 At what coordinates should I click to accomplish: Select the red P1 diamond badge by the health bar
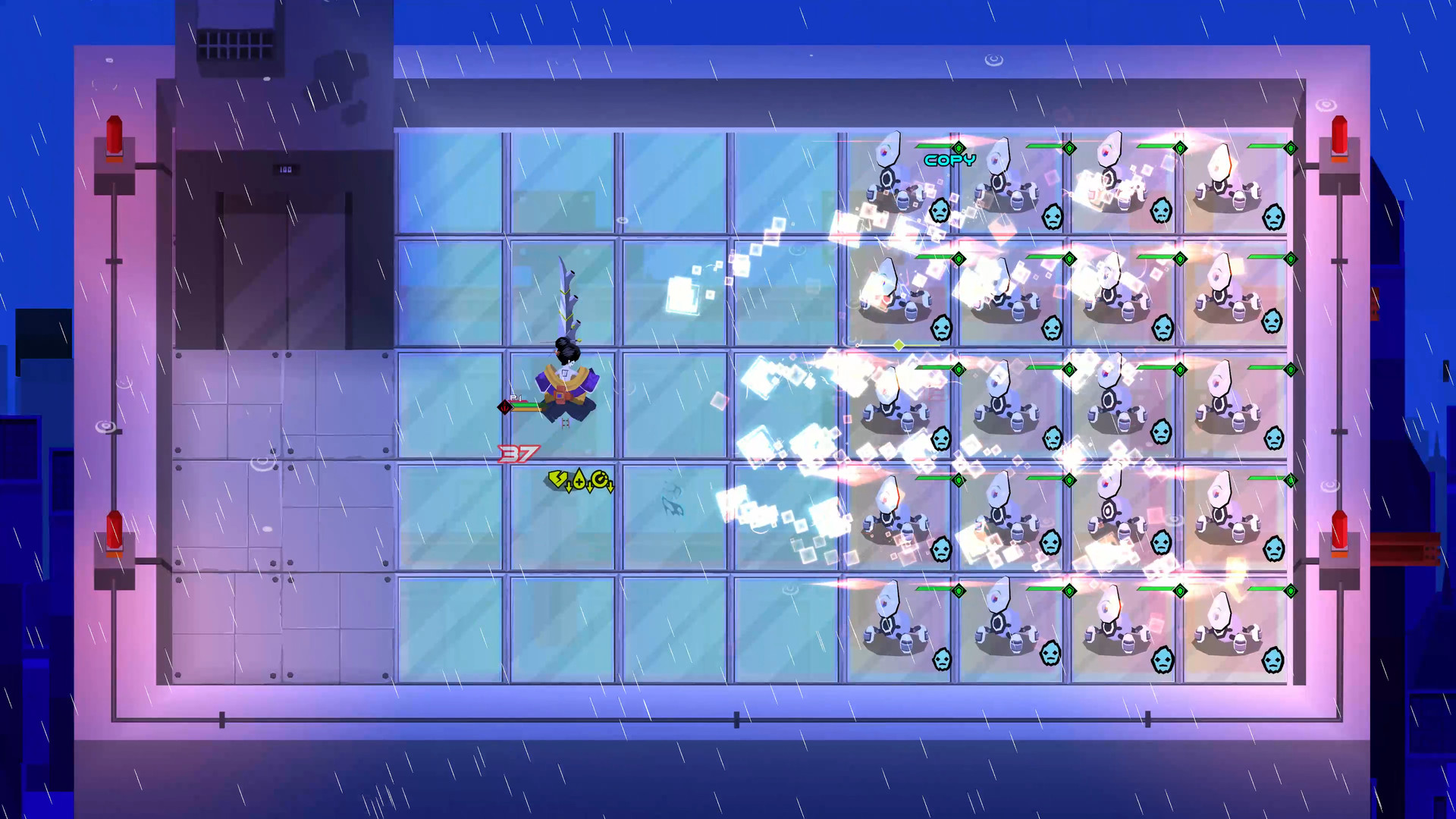505,408
